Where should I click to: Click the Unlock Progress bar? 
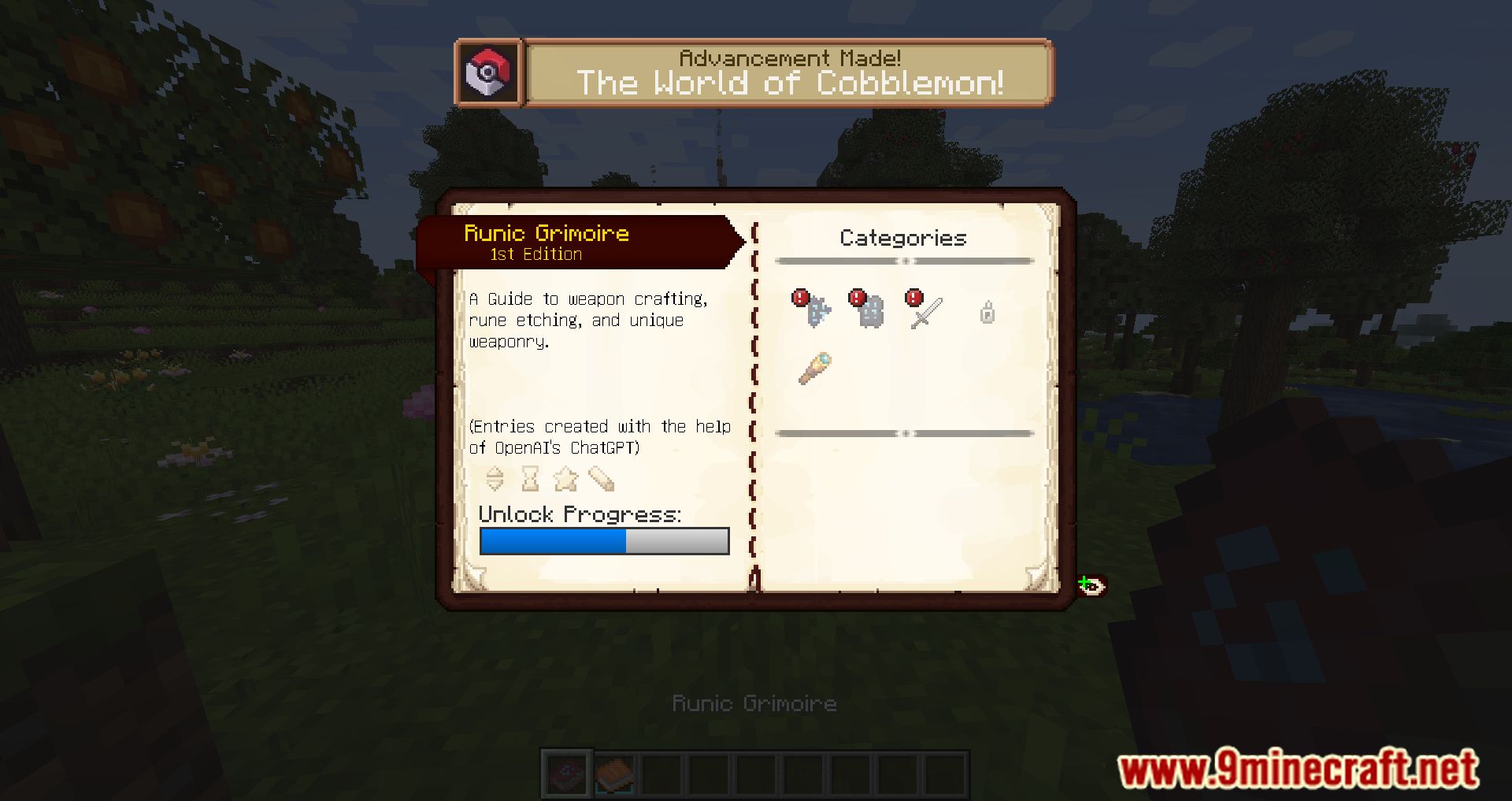pyautogui.click(x=605, y=541)
